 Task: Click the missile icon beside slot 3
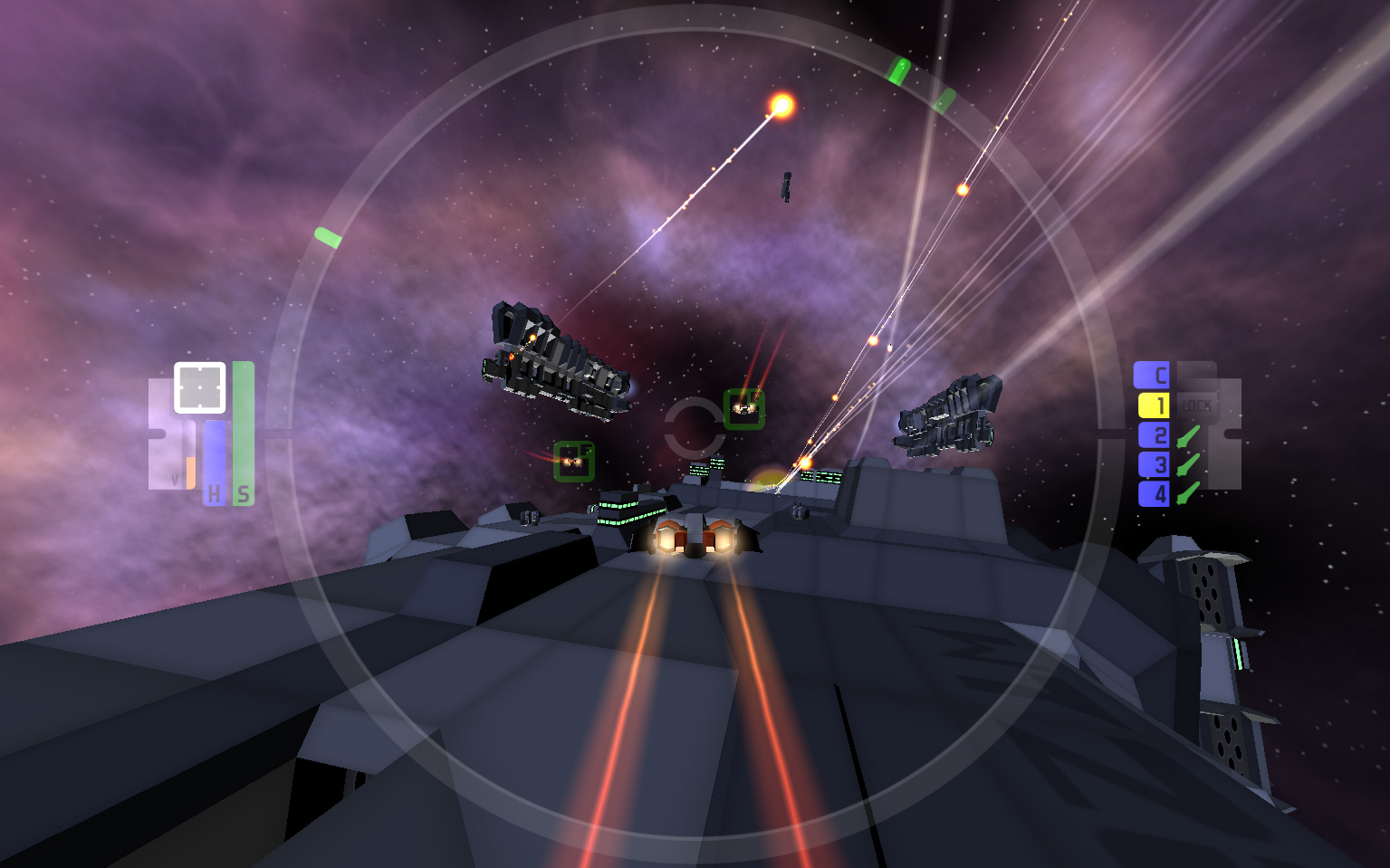click(1188, 466)
